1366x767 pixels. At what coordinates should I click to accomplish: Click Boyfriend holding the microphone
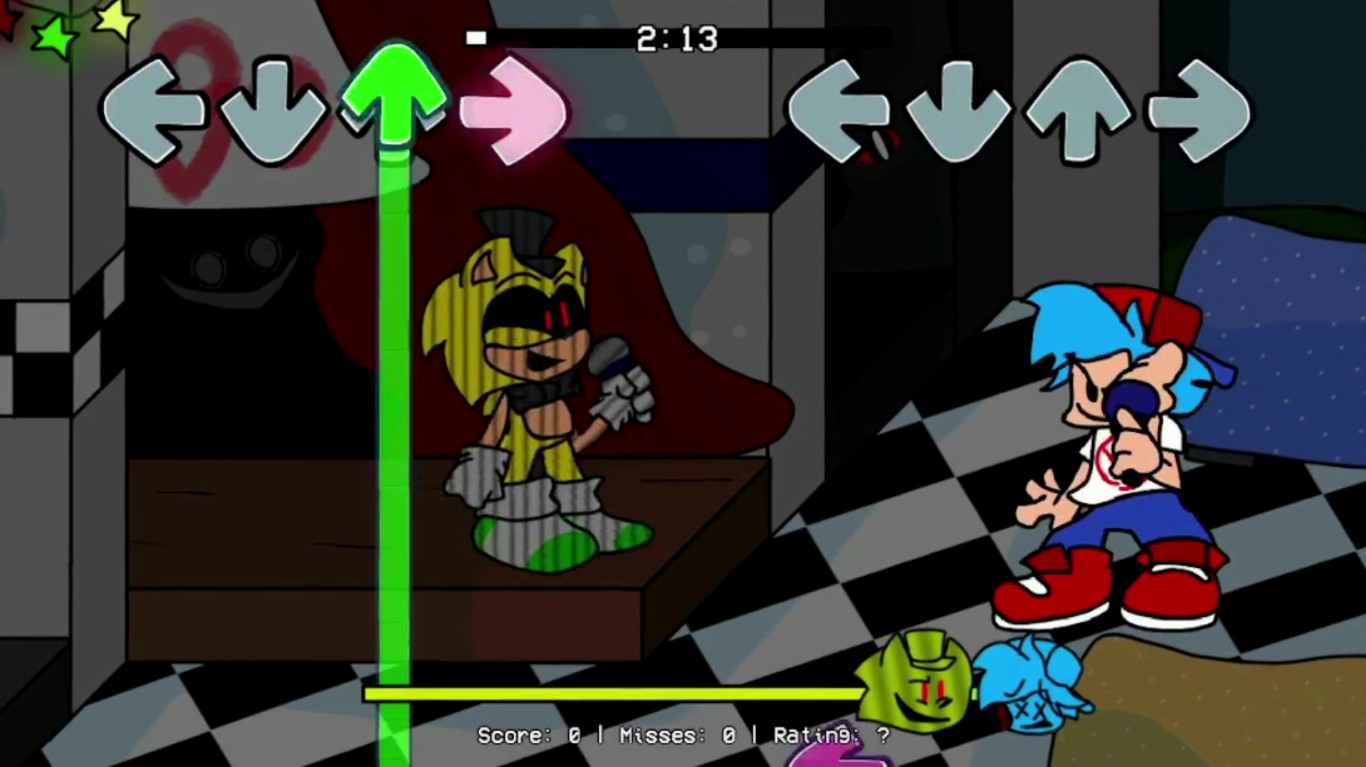pos(1110,440)
